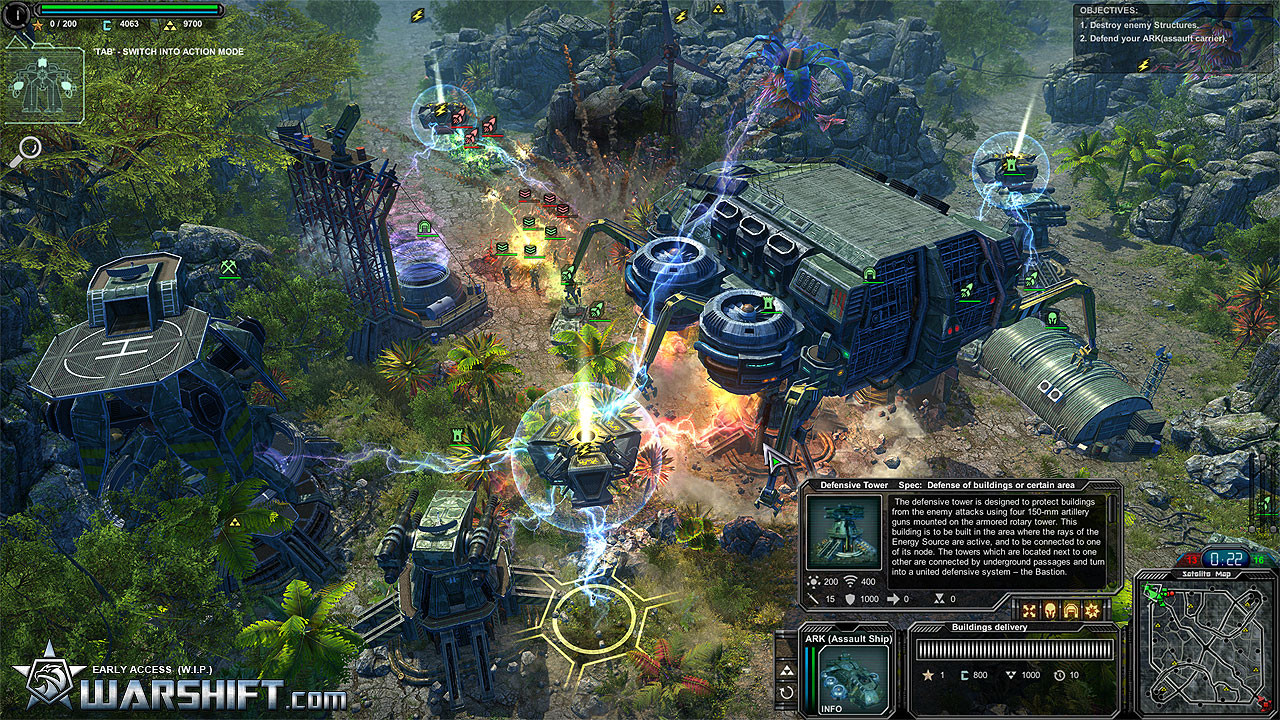Click the circular refresh arrow button
The width and height of the screenshot is (1280, 720).
coord(787,692)
